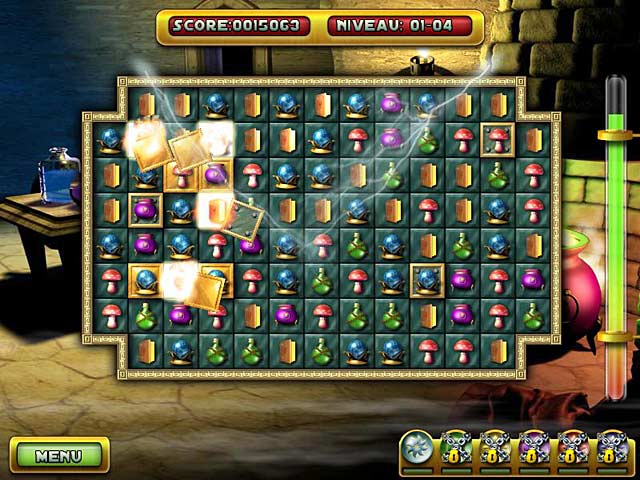The width and height of the screenshot is (640, 480).
Task: Click the locked purple power-up slot
Action: tap(533, 447)
